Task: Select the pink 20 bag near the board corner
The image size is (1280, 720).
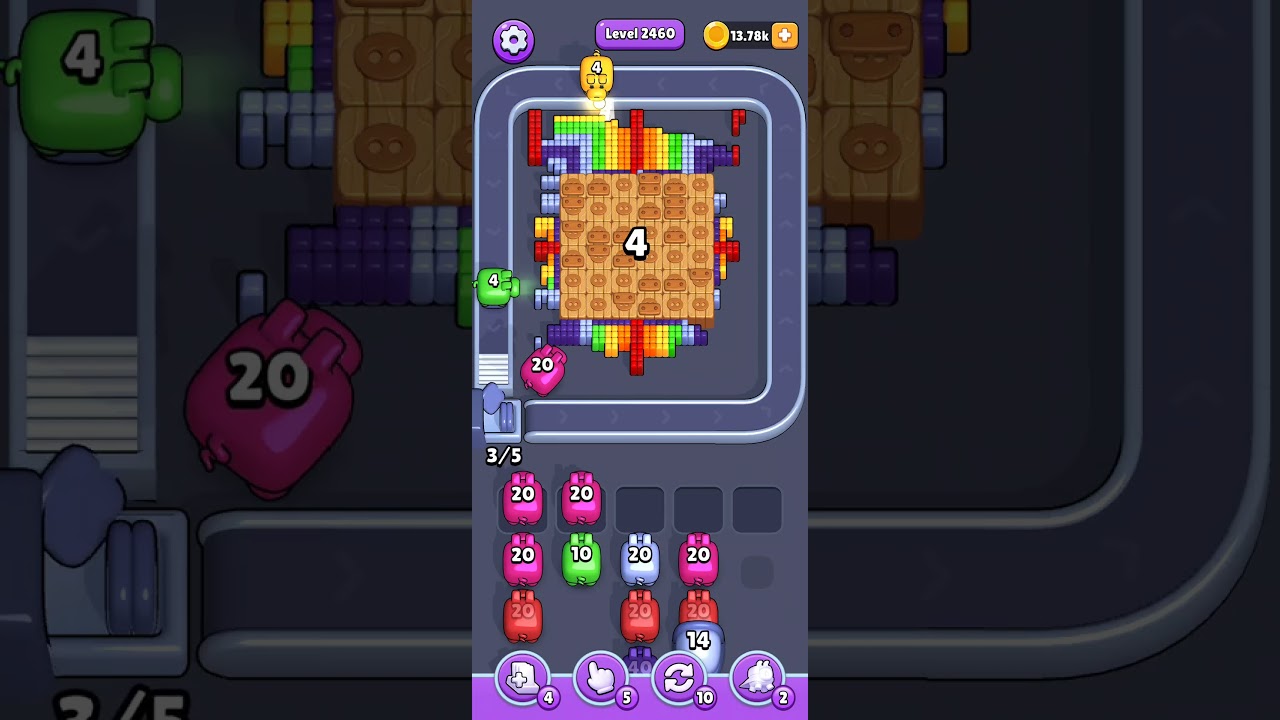Action: [543, 368]
